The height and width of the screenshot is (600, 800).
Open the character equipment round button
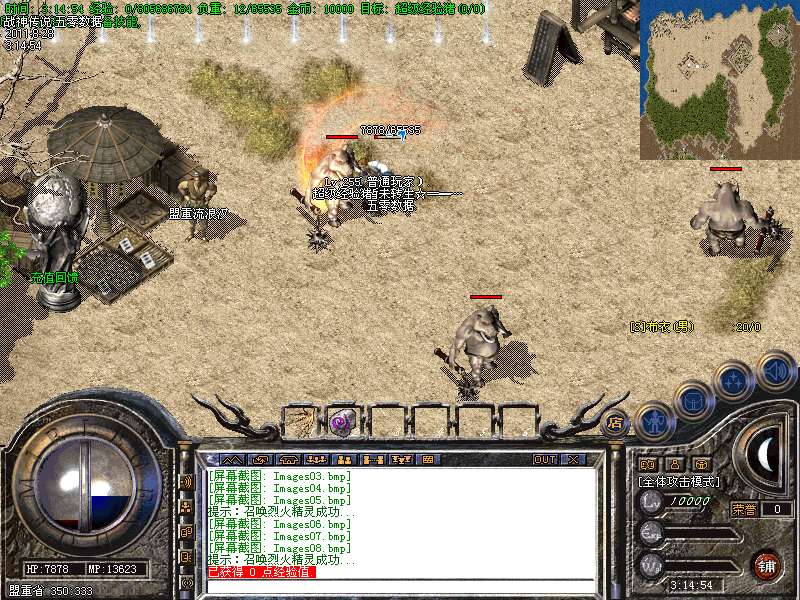coord(653,420)
